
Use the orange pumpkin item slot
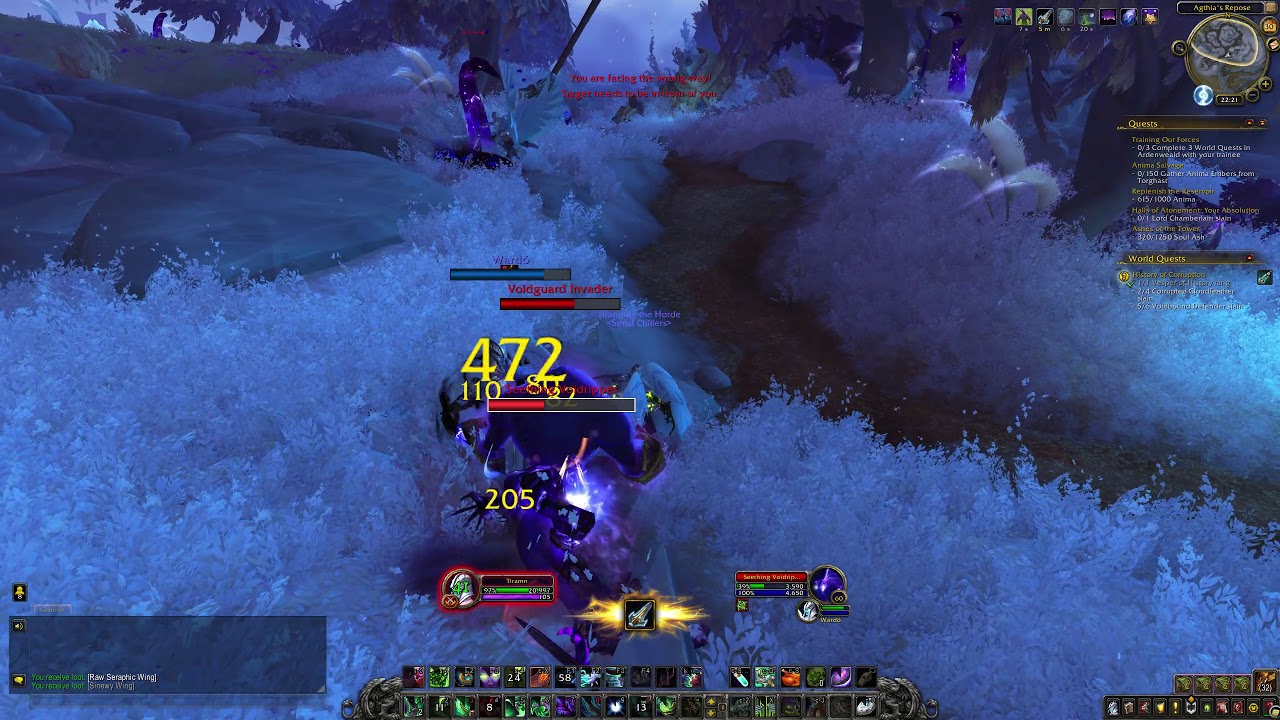point(790,678)
